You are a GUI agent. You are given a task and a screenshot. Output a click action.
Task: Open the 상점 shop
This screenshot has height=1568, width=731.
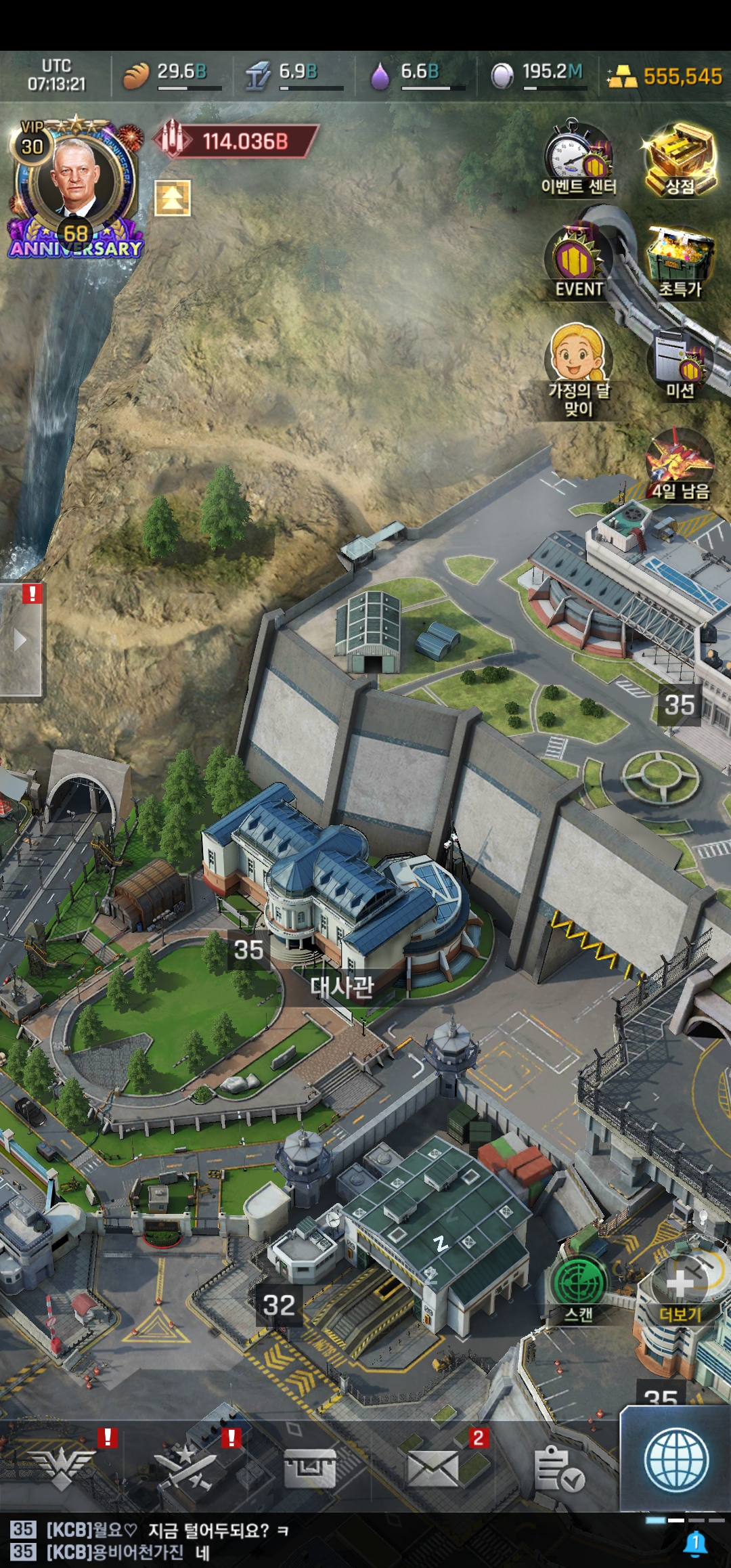pos(680,159)
